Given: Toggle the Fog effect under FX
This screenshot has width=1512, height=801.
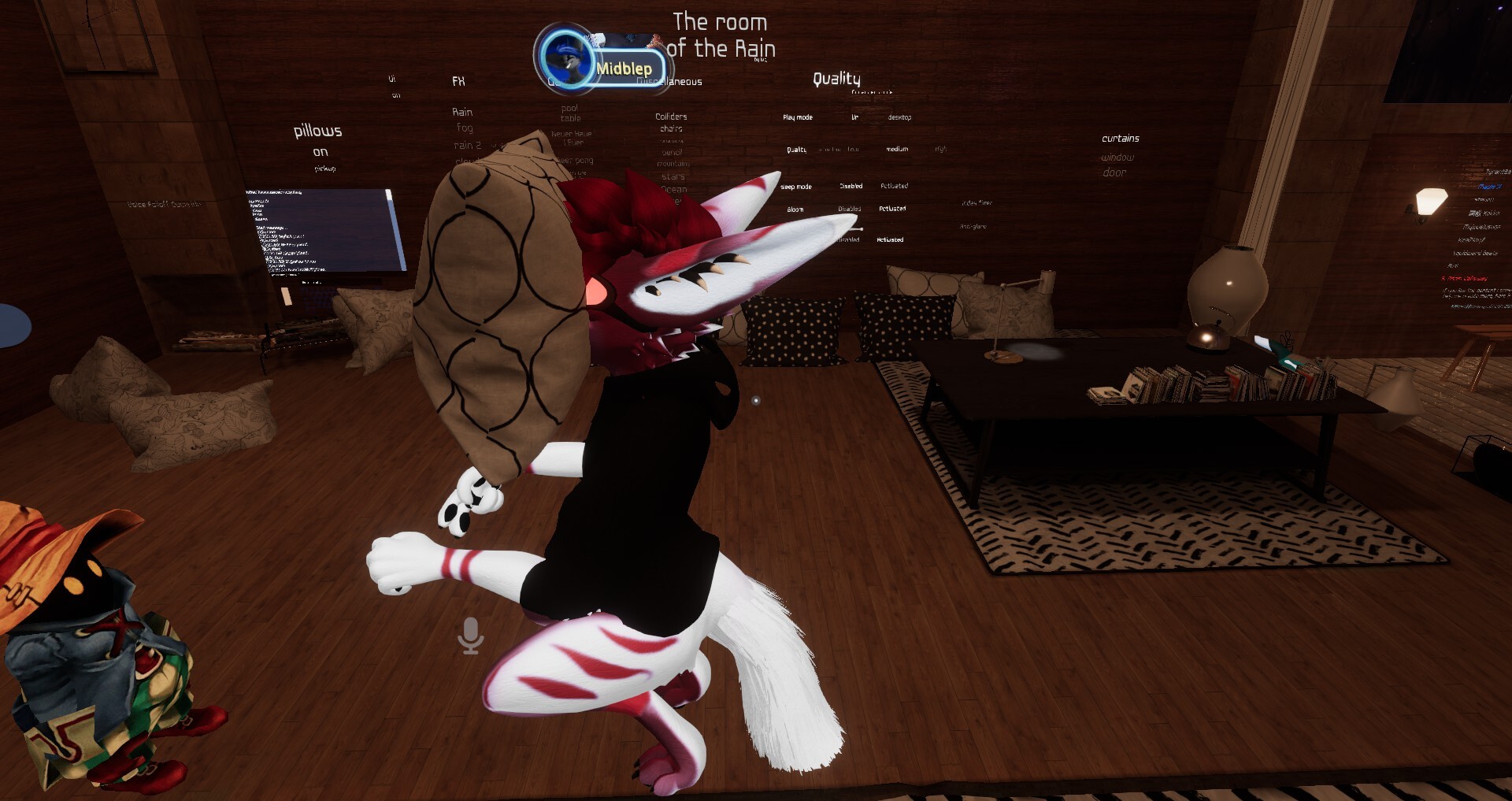Looking at the screenshot, I should point(465,128).
